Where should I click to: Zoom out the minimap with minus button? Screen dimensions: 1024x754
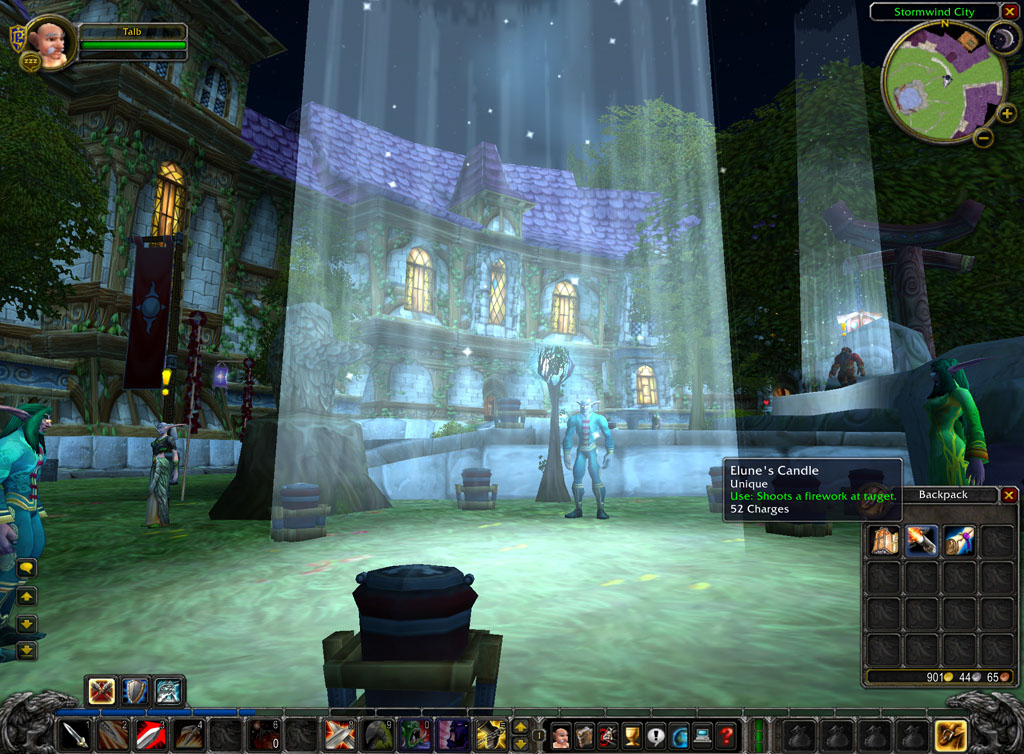click(x=983, y=138)
